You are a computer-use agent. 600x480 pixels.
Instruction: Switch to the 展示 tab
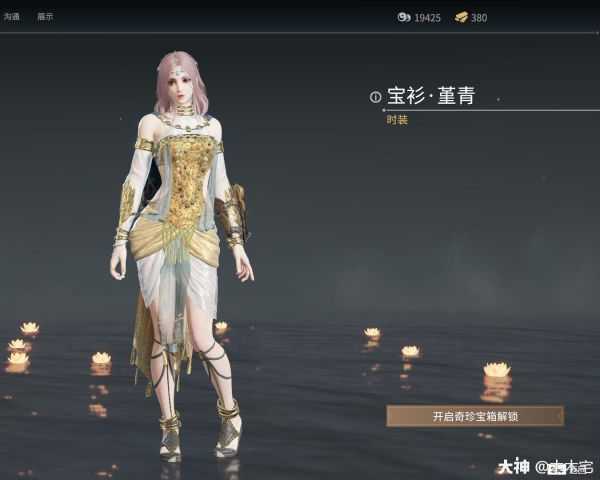45,17
